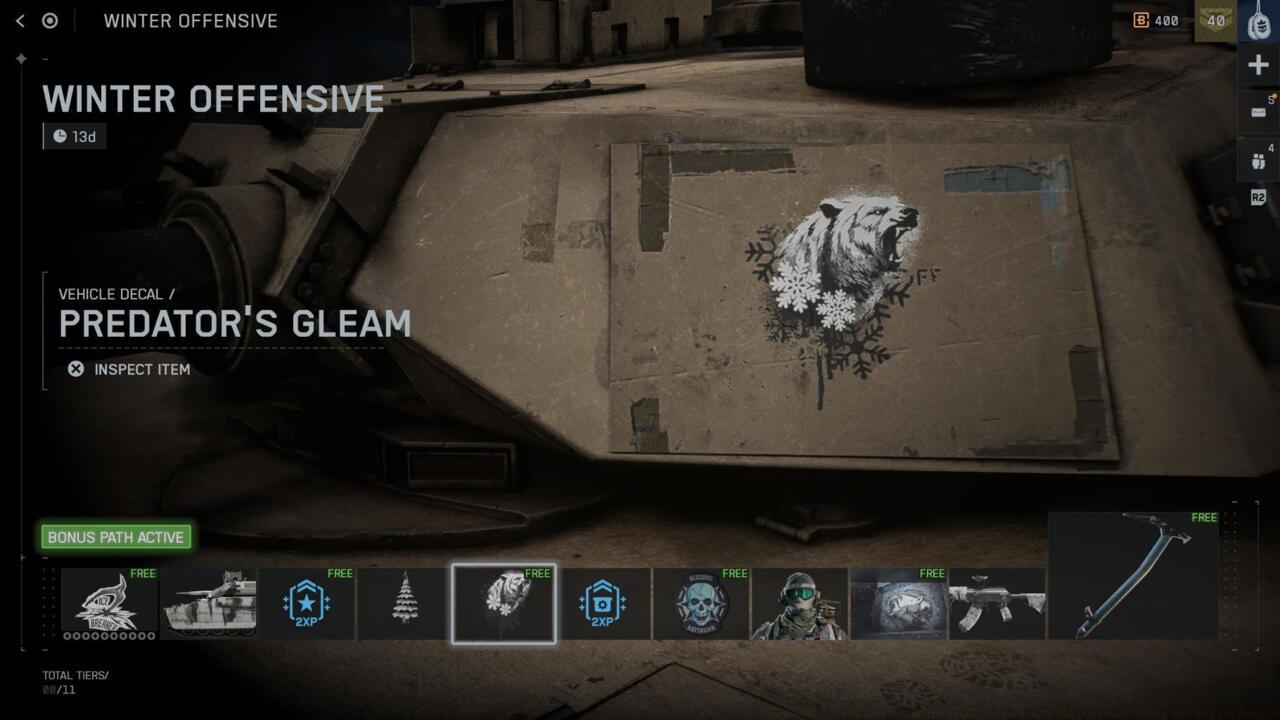
Task: Select the frosted calling card reward tile
Action: (898, 603)
